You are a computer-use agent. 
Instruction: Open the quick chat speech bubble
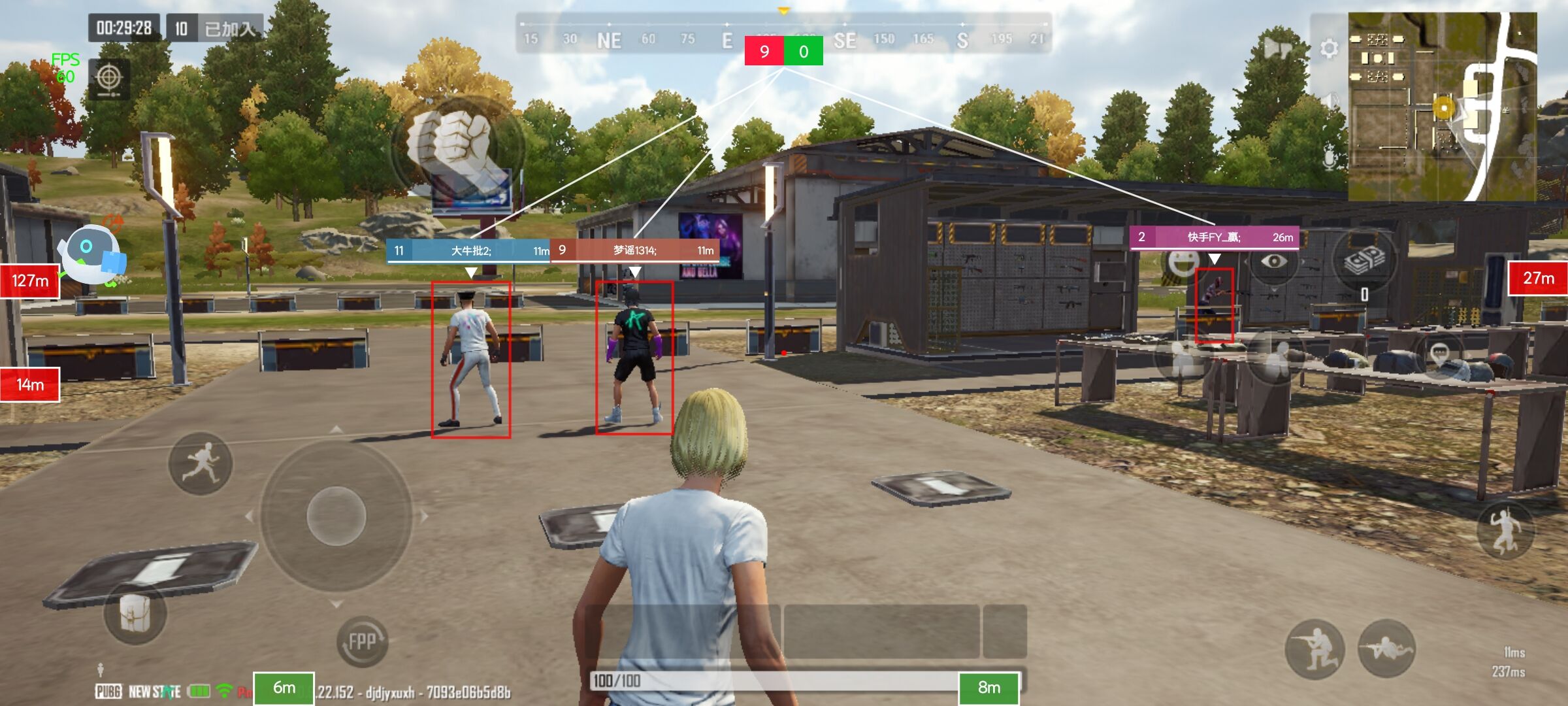pyautogui.click(x=1441, y=355)
